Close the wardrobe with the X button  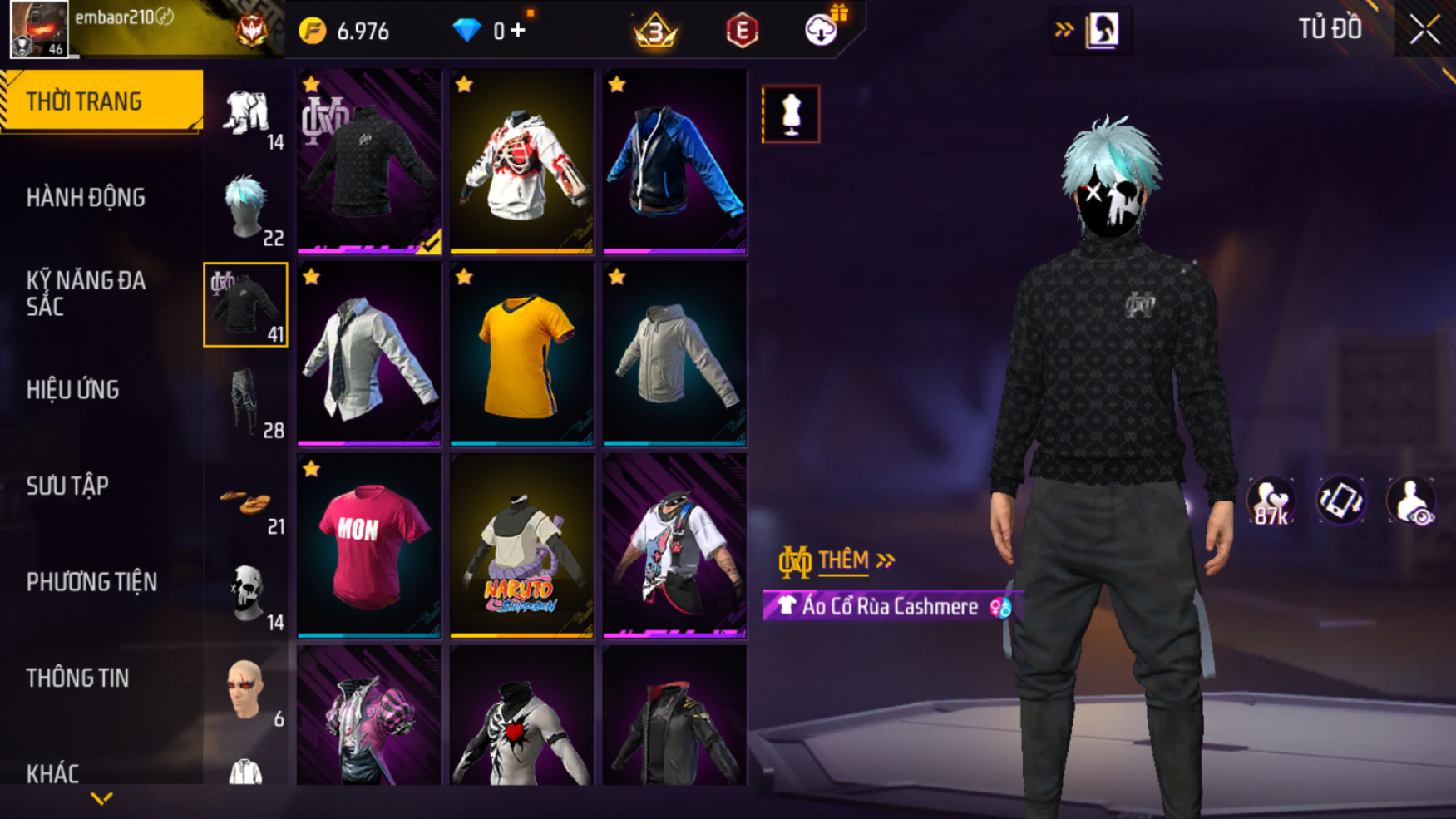[1424, 30]
